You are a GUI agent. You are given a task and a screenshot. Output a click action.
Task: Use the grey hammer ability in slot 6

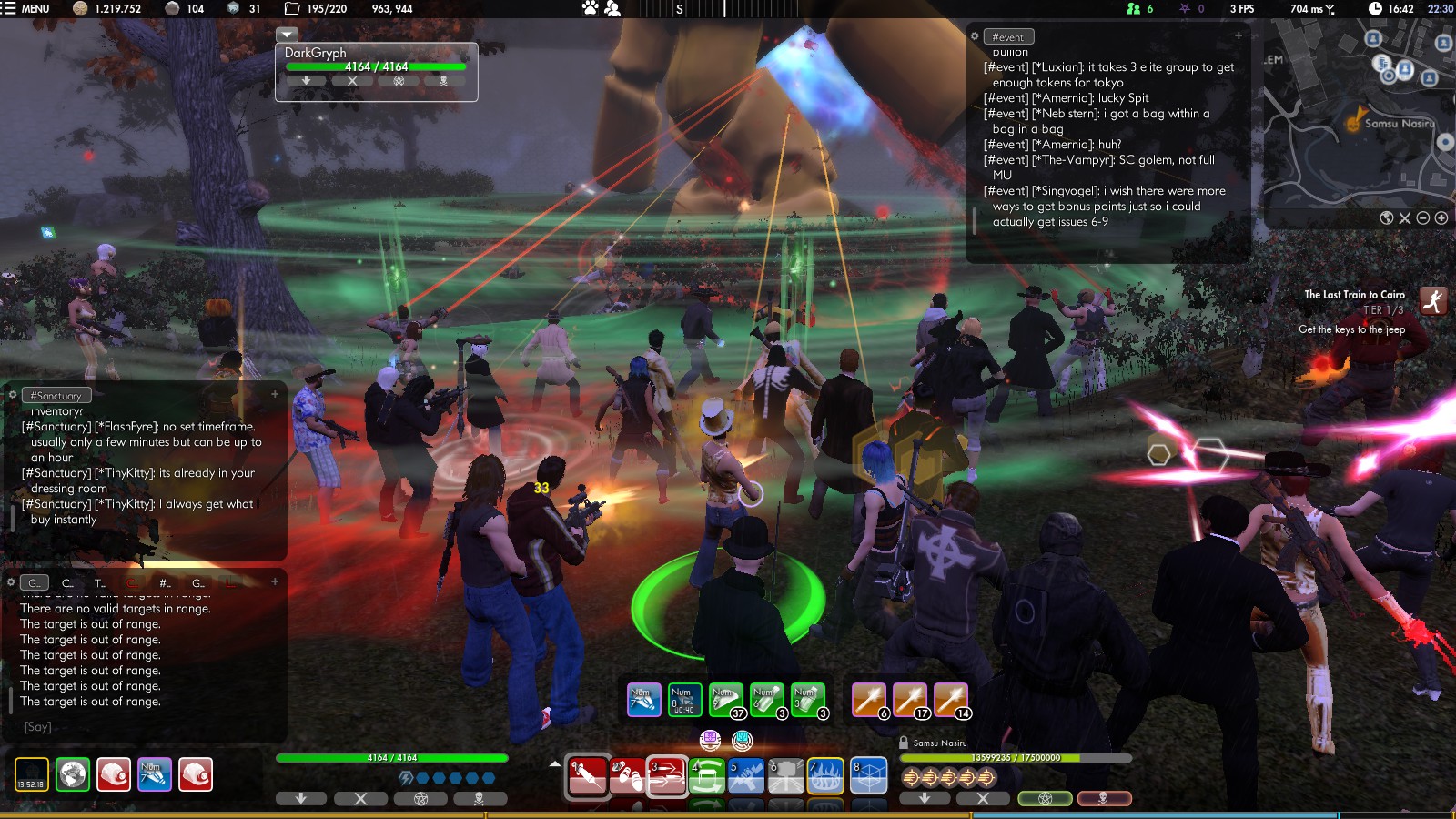click(786, 775)
